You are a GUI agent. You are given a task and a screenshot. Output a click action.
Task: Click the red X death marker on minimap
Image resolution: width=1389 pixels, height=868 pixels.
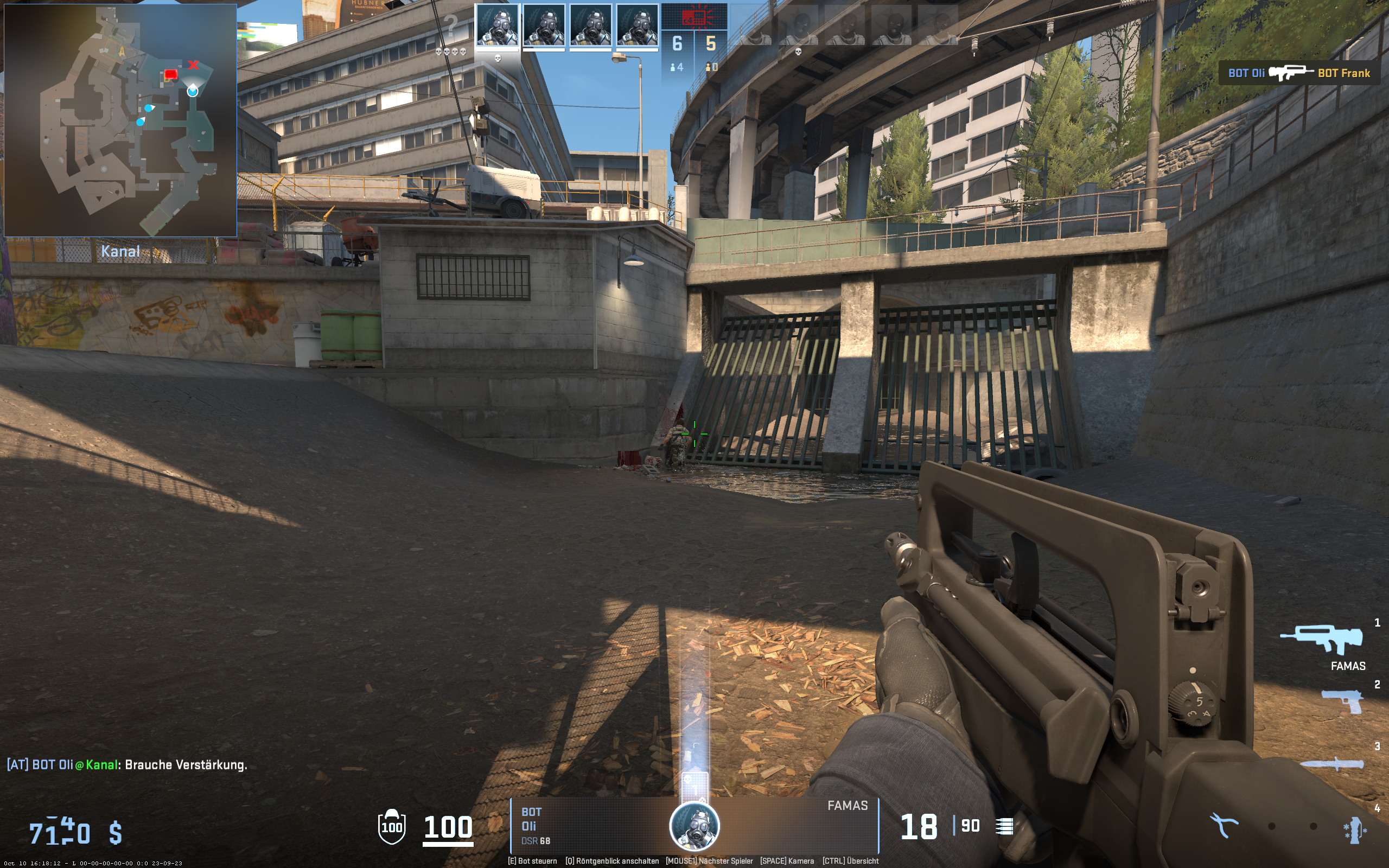pyautogui.click(x=193, y=65)
